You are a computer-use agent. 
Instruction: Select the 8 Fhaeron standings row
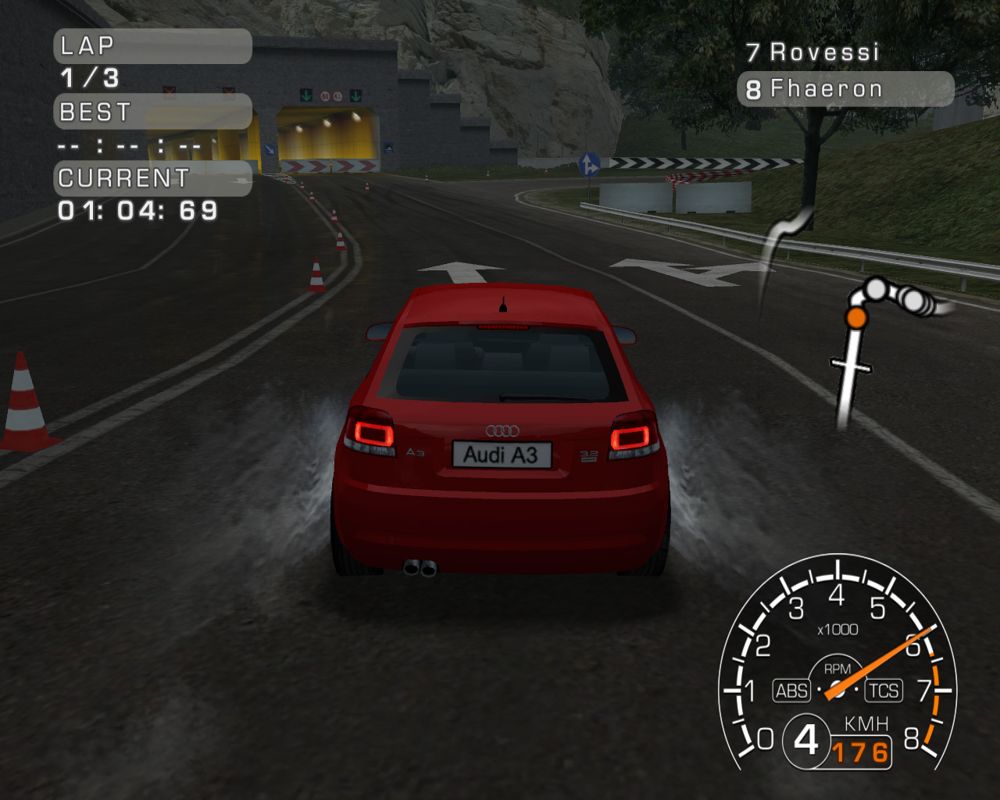pos(845,89)
